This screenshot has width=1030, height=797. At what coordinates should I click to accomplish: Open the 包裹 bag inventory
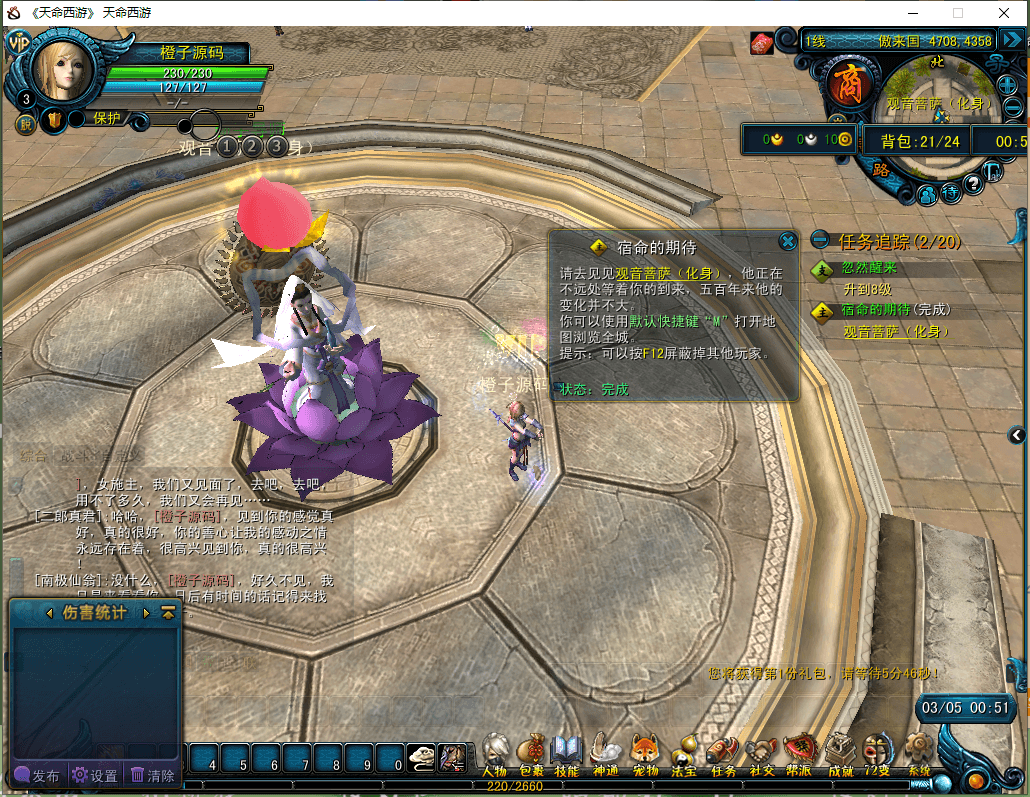pos(531,754)
